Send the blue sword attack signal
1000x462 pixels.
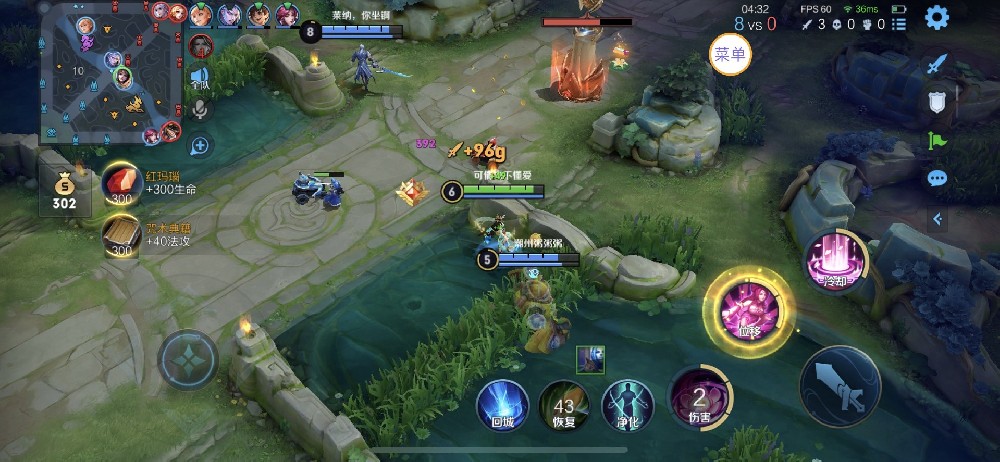coord(936,64)
